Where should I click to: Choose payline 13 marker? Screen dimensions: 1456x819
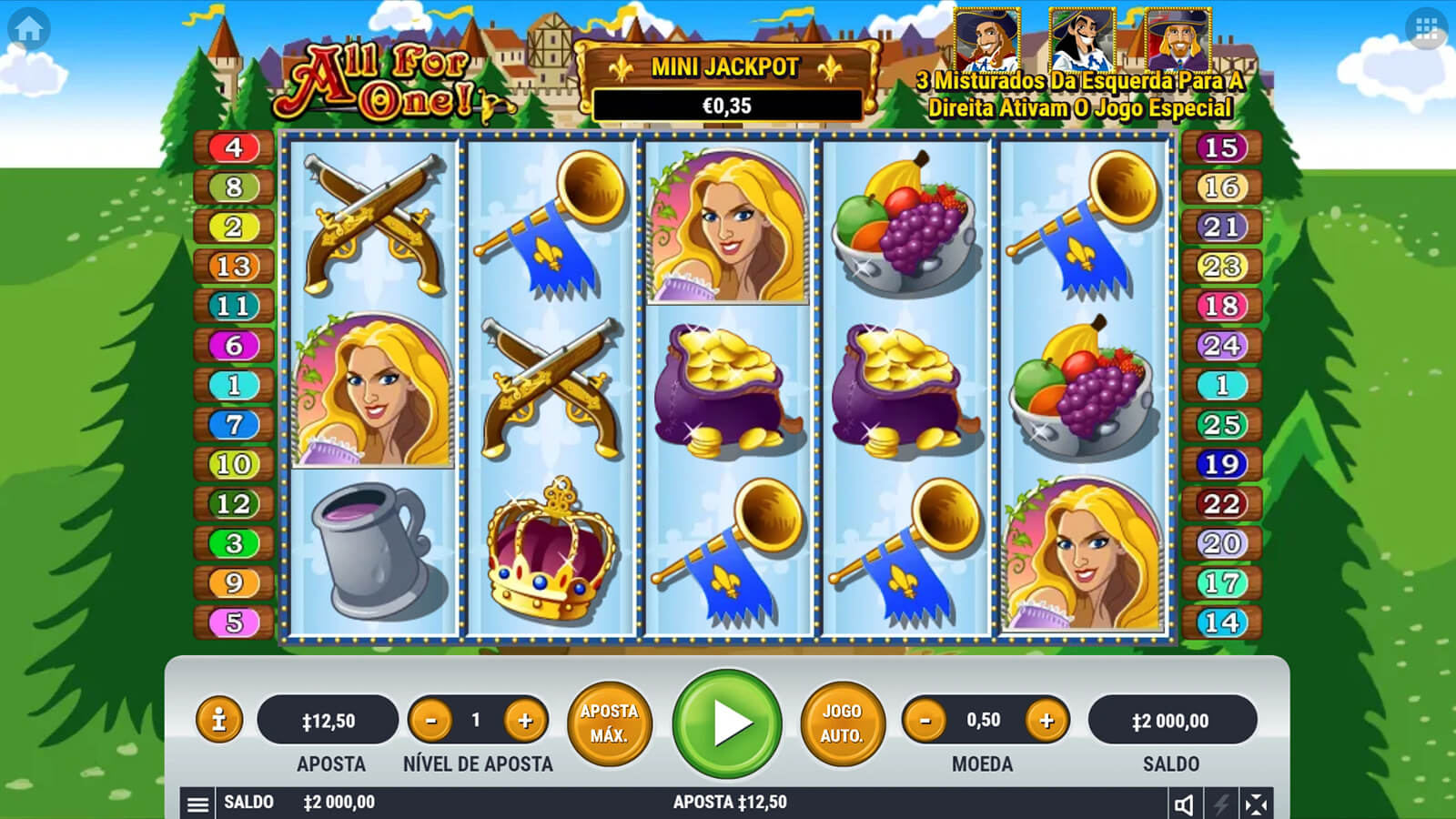(234, 267)
